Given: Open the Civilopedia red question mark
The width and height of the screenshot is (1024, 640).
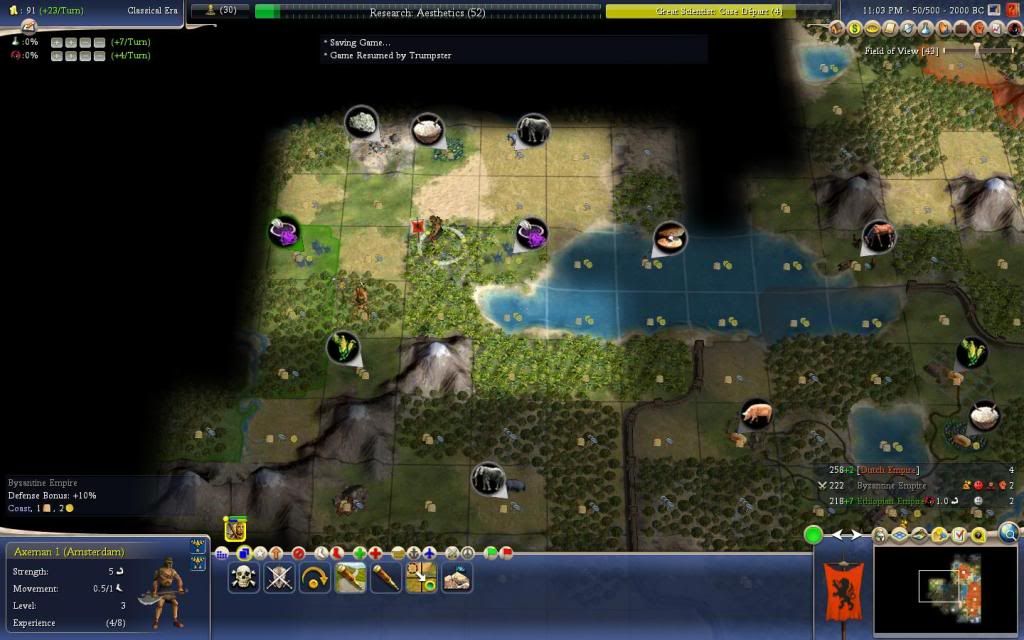Looking at the screenshot, I should [x=1013, y=9].
